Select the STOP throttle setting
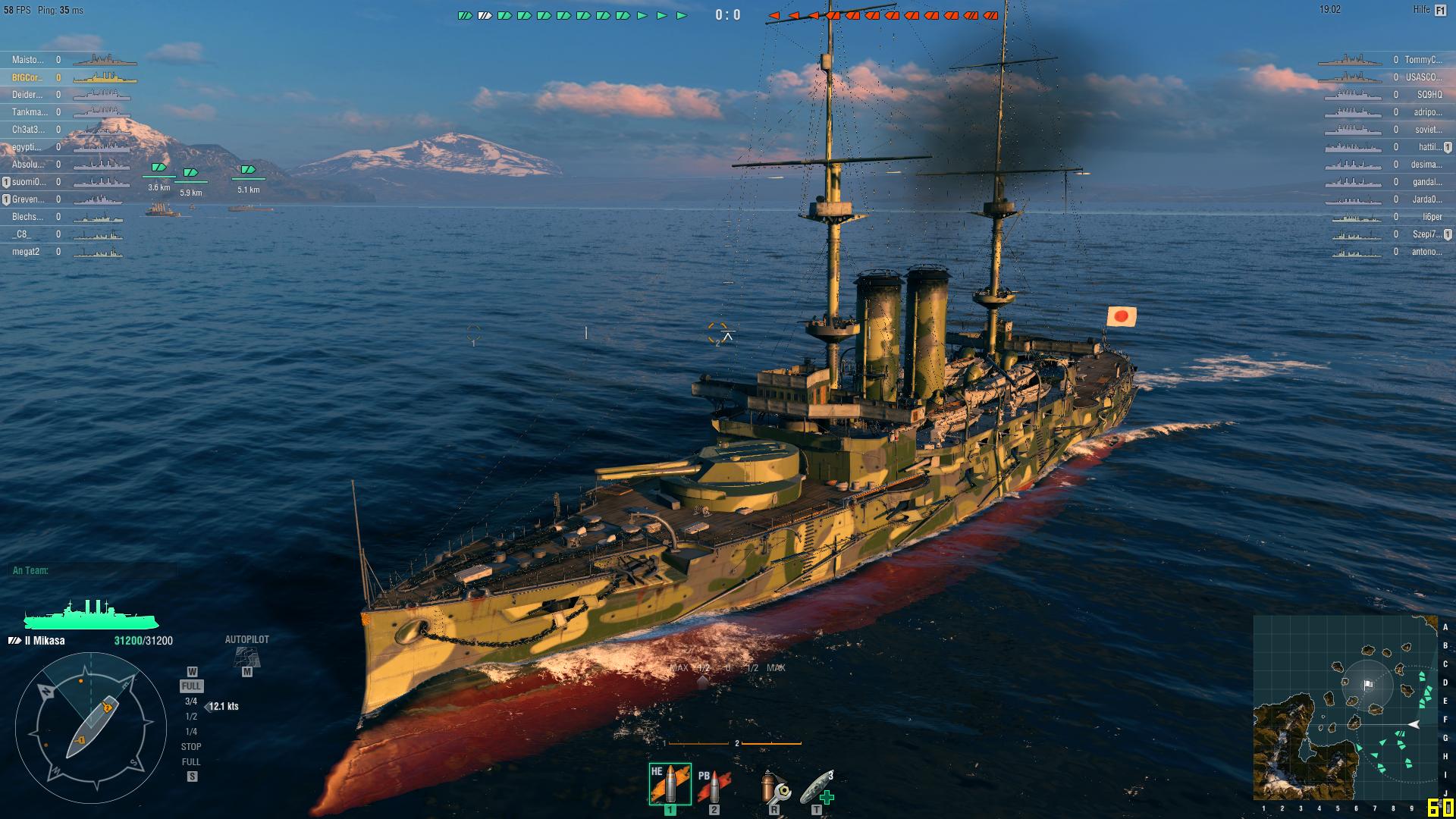Image resolution: width=1456 pixels, height=819 pixels. pyautogui.click(x=192, y=746)
